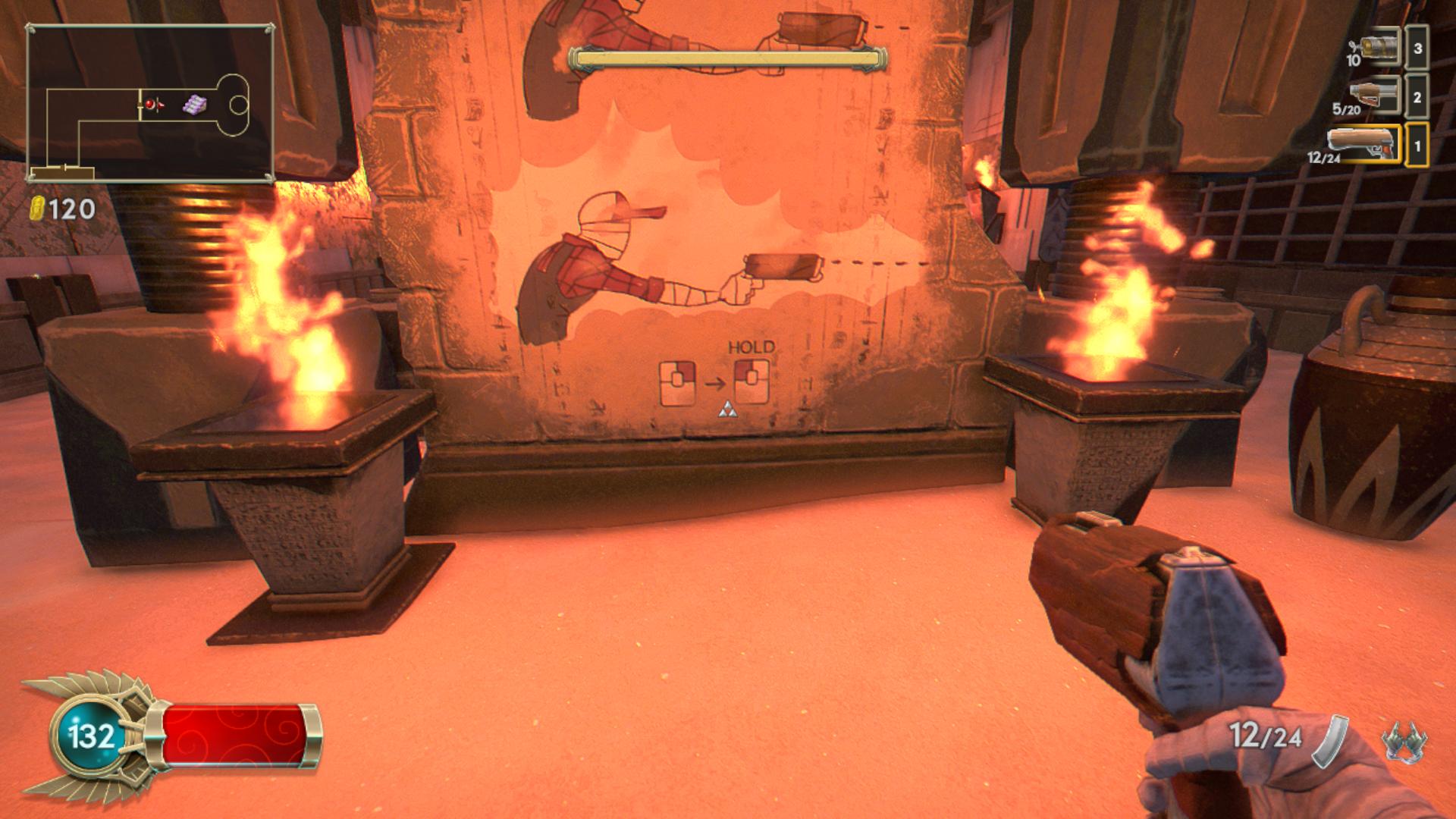
Task: Switch to the shotgun in weapon slot 2
Action: click(1374, 96)
